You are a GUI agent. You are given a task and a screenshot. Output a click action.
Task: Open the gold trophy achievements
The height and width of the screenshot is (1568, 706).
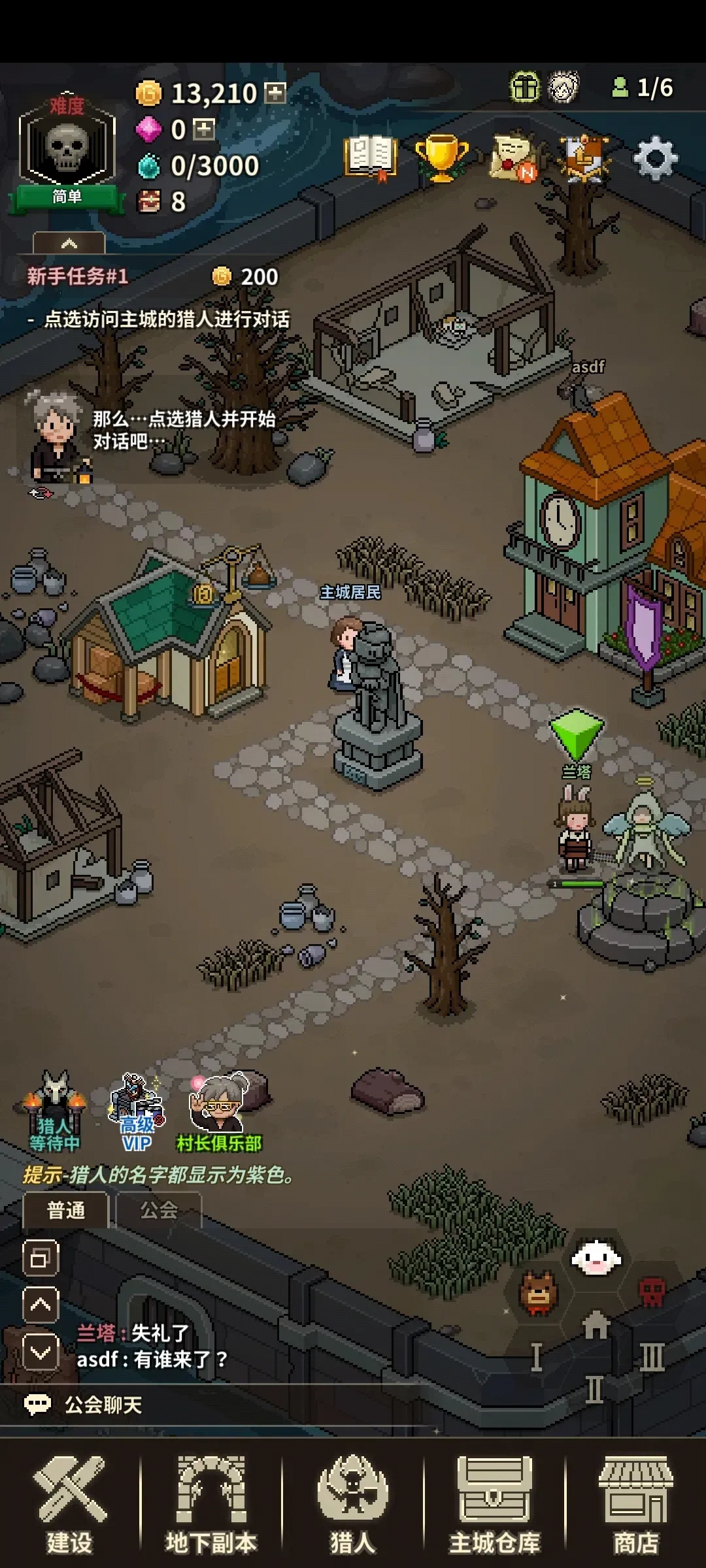pyautogui.click(x=442, y=157)
